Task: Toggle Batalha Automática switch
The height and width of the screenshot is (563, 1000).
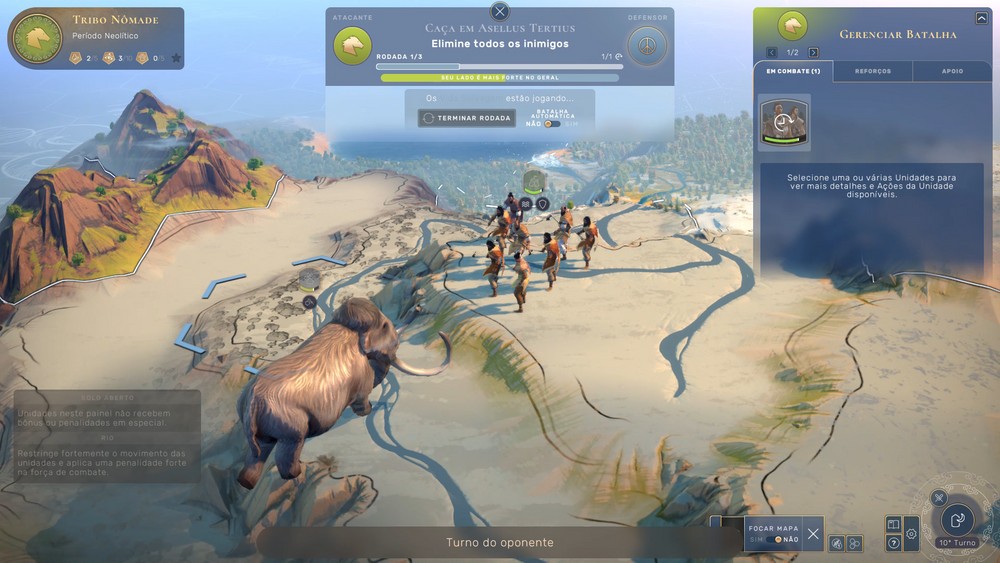Action: tap(553, 124)
